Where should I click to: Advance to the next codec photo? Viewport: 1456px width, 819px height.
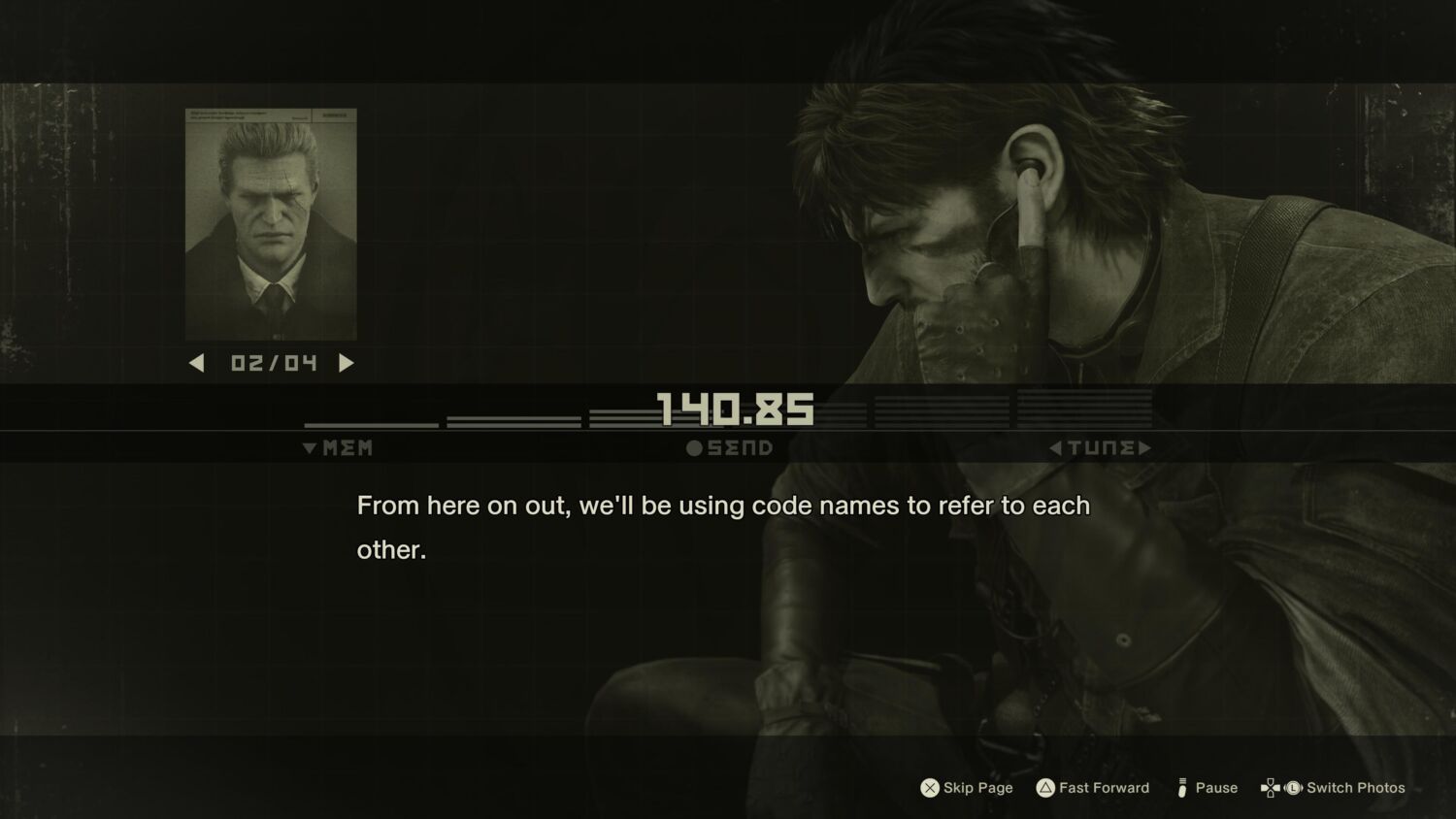pyautogui.click(x=347, y=363)
